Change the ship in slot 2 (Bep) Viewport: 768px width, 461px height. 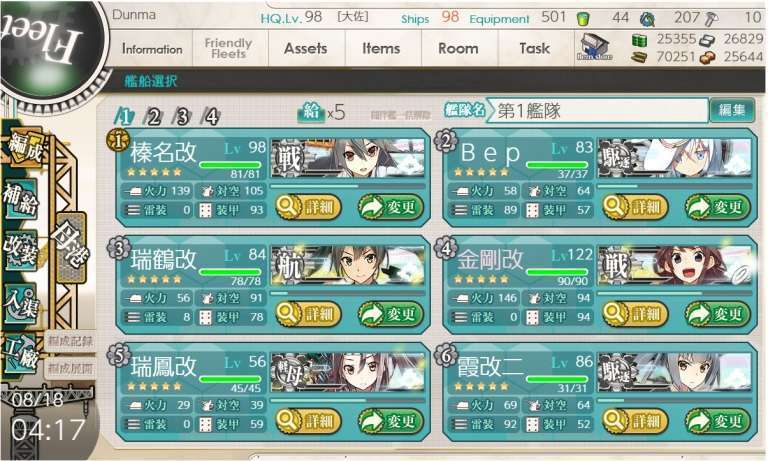(717, 207)
